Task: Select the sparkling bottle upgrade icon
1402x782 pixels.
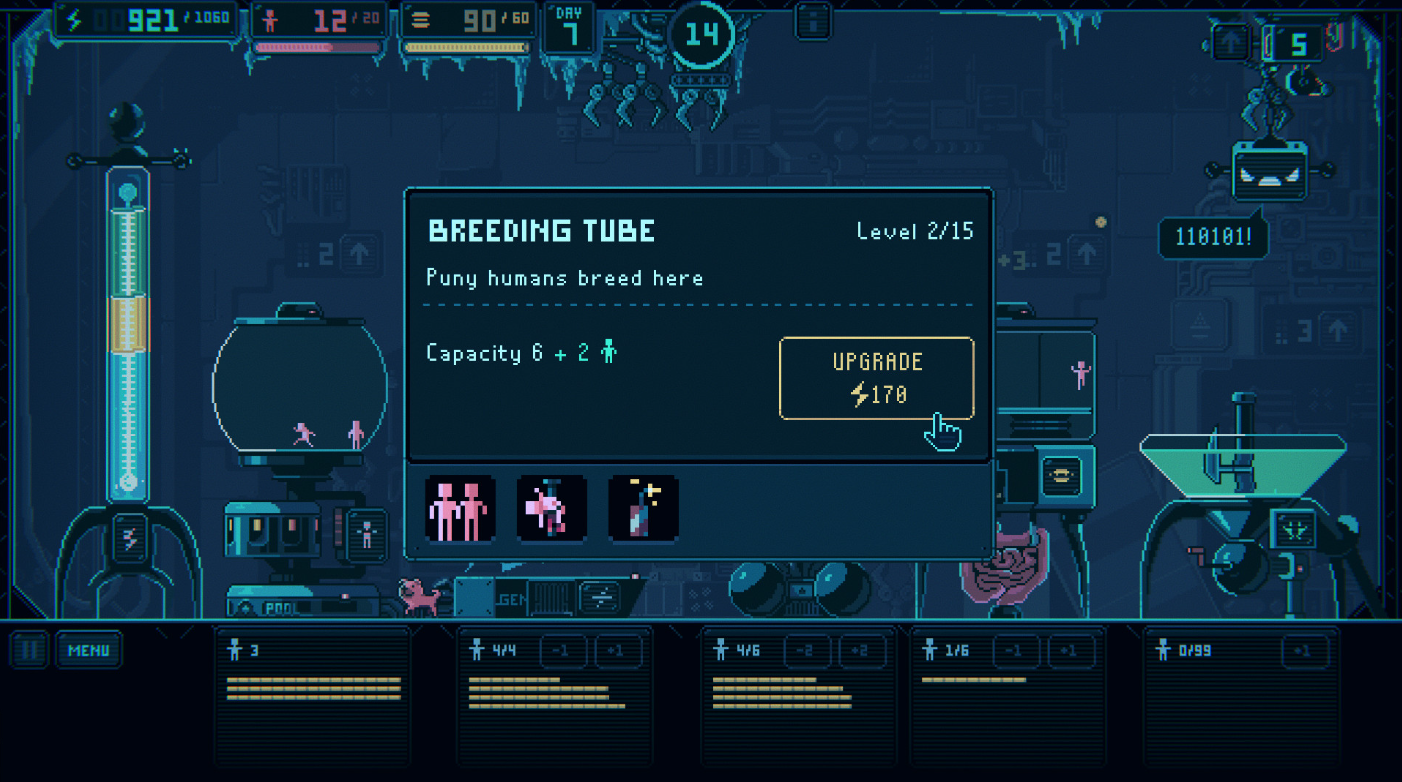Action: (643, 509)
